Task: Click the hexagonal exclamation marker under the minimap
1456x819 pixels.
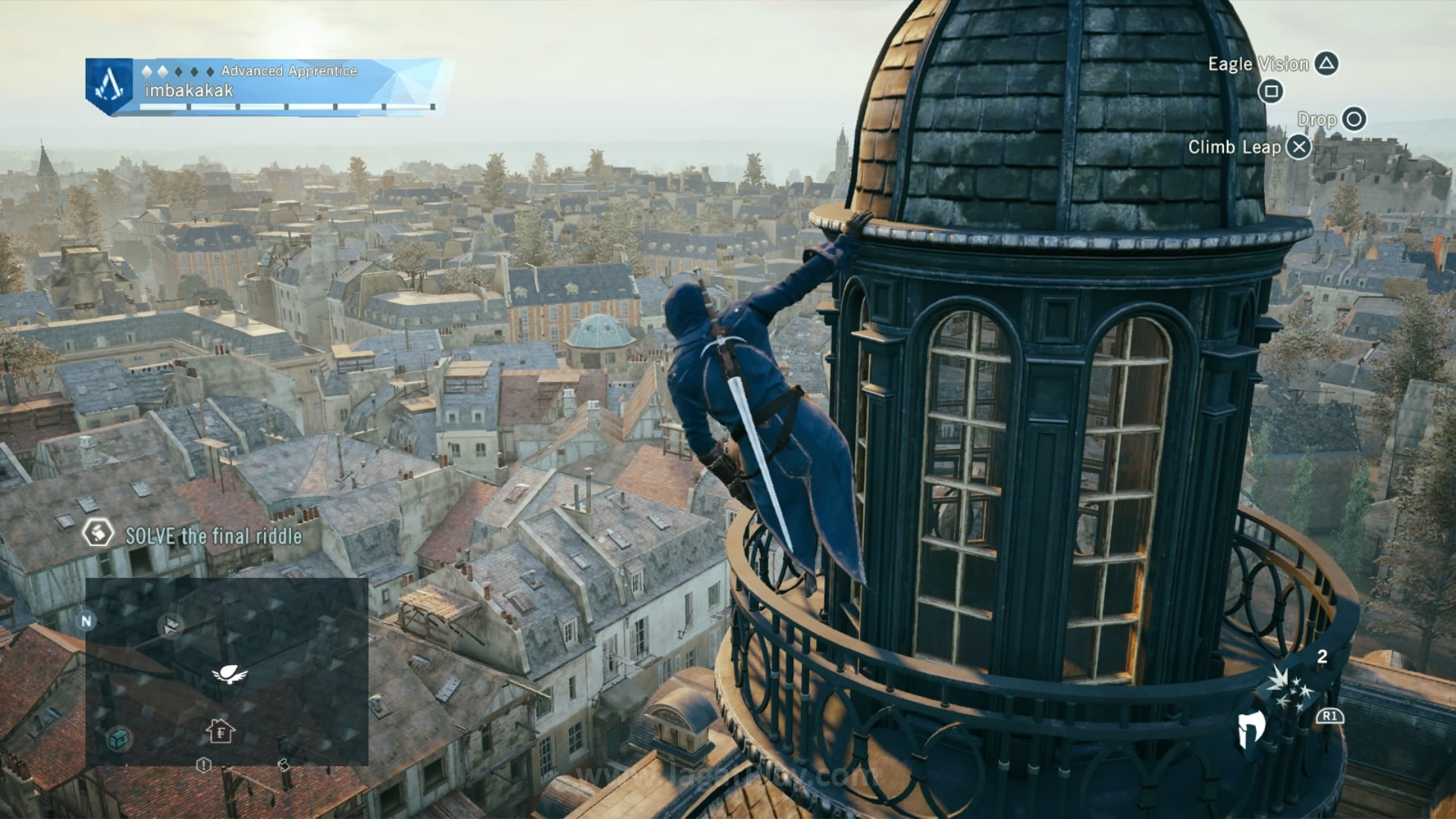Action: click(x=203, y=765)
